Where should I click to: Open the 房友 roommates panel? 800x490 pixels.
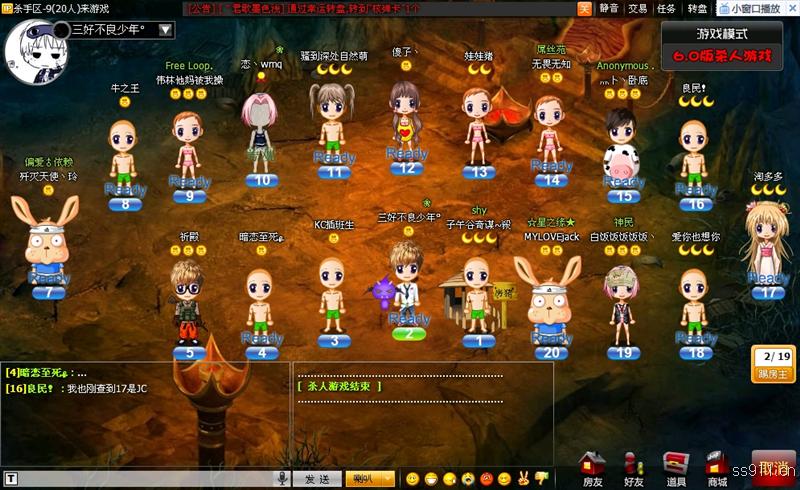point(593,469)
